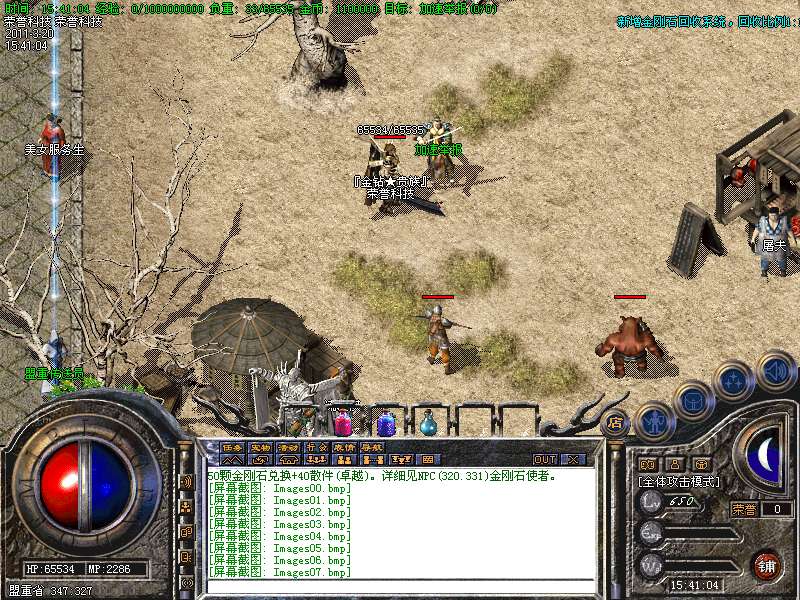
Task: Close the game with the X button
Action: coord(572,459)
